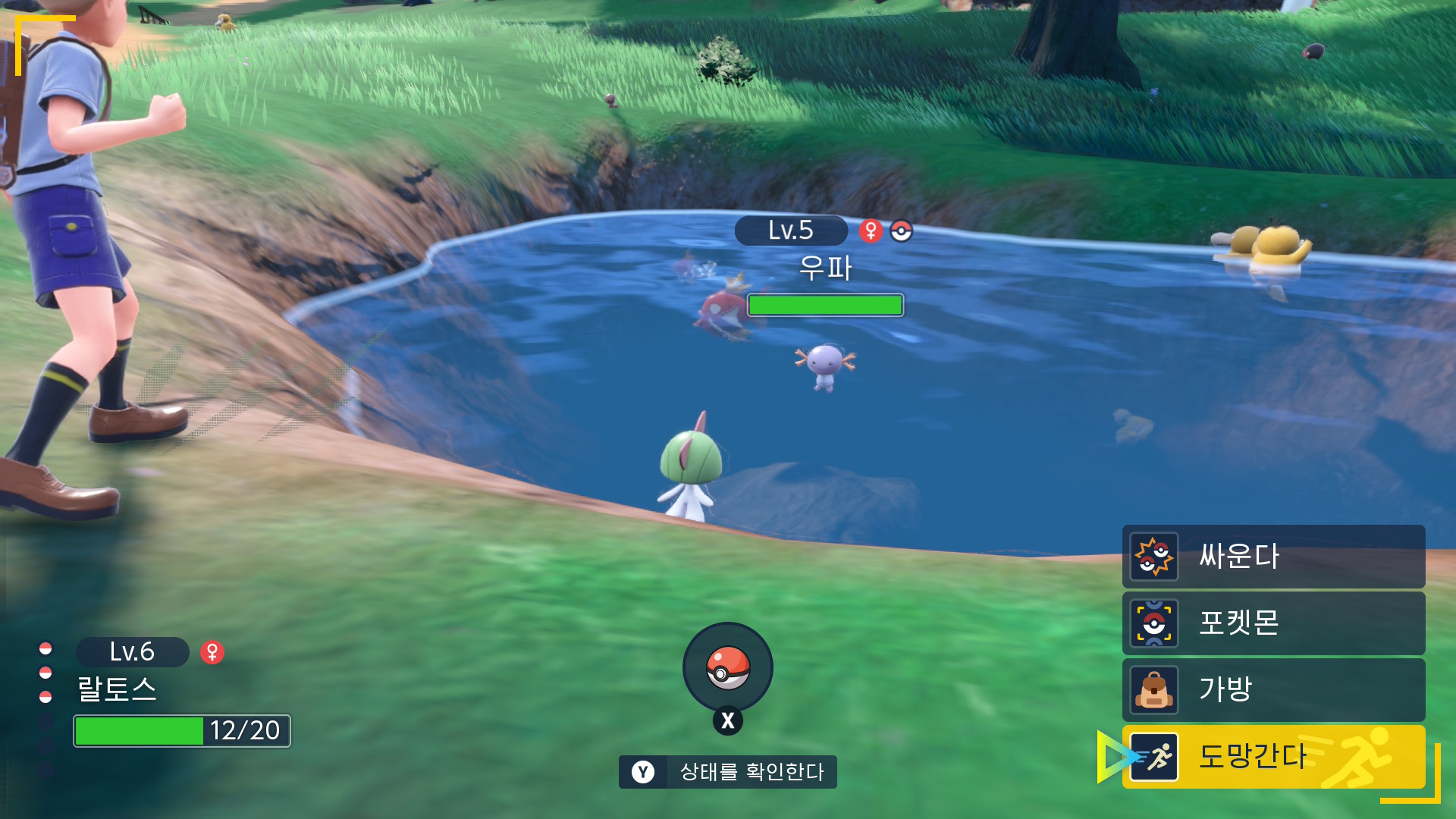
Task: Open the 포켓몬 (Pokémon) party menu
Action: point(1273,623)
